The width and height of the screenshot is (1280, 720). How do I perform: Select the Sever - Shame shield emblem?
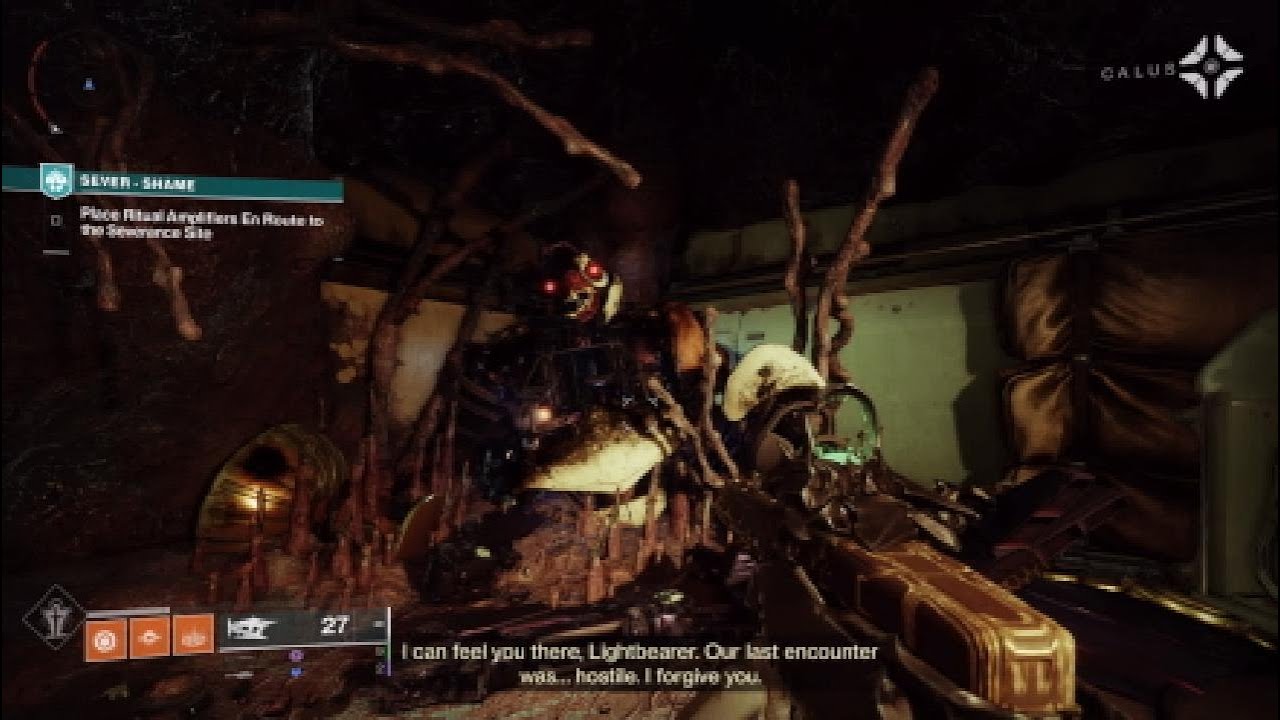57,182
